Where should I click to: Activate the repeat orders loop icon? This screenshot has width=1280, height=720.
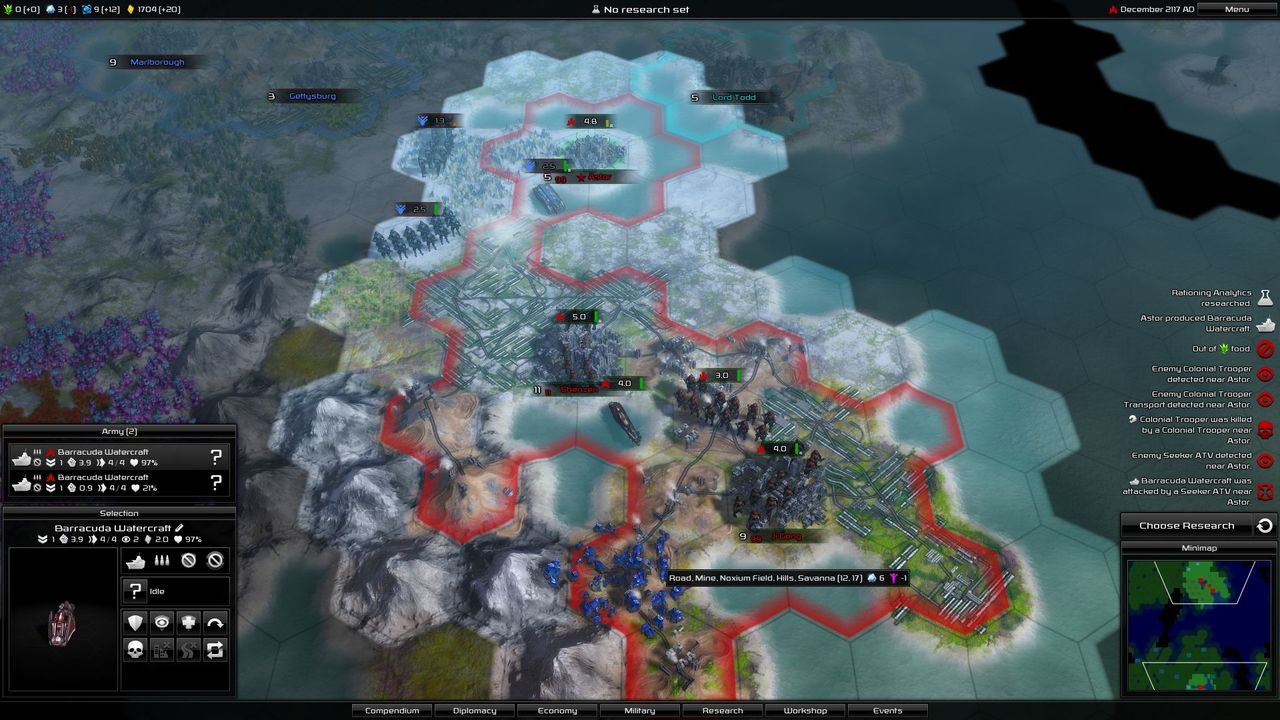pos(216,650)
